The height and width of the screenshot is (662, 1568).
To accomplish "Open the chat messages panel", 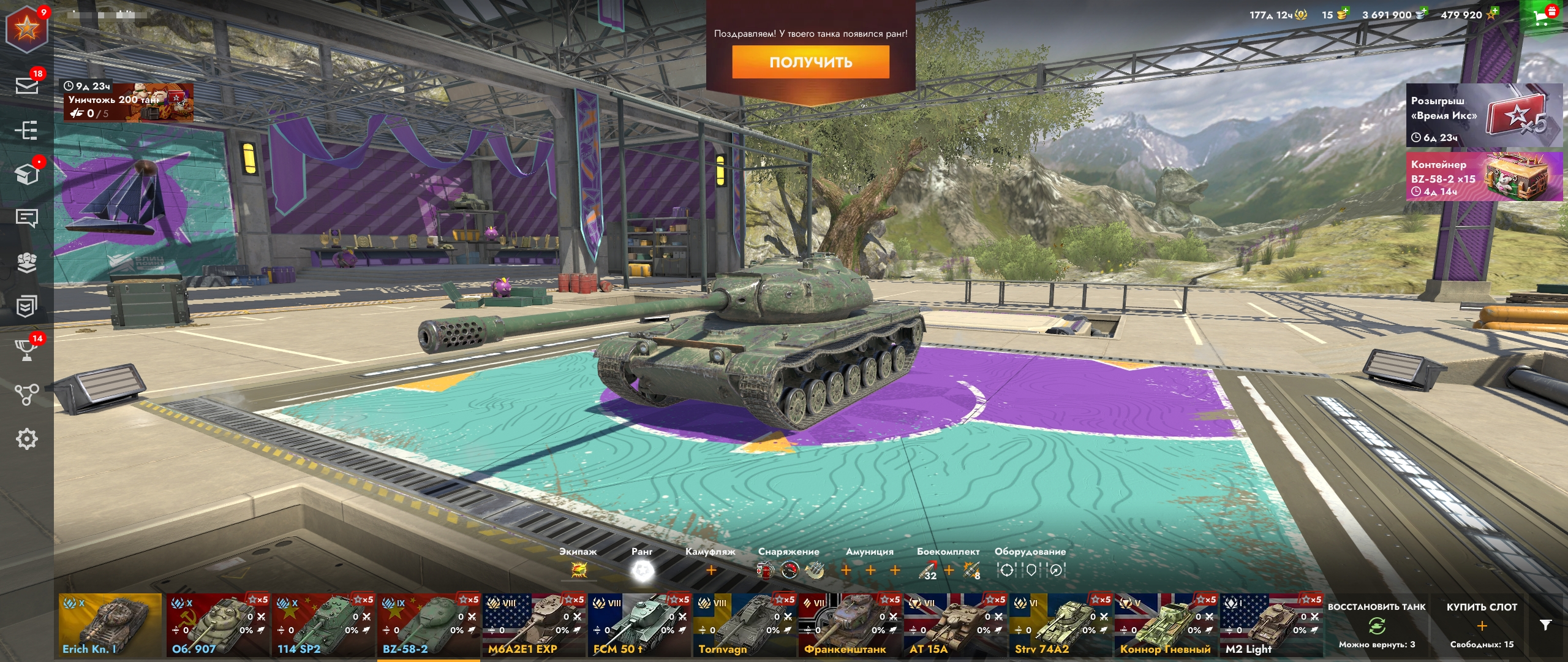I will click(26, 218).
